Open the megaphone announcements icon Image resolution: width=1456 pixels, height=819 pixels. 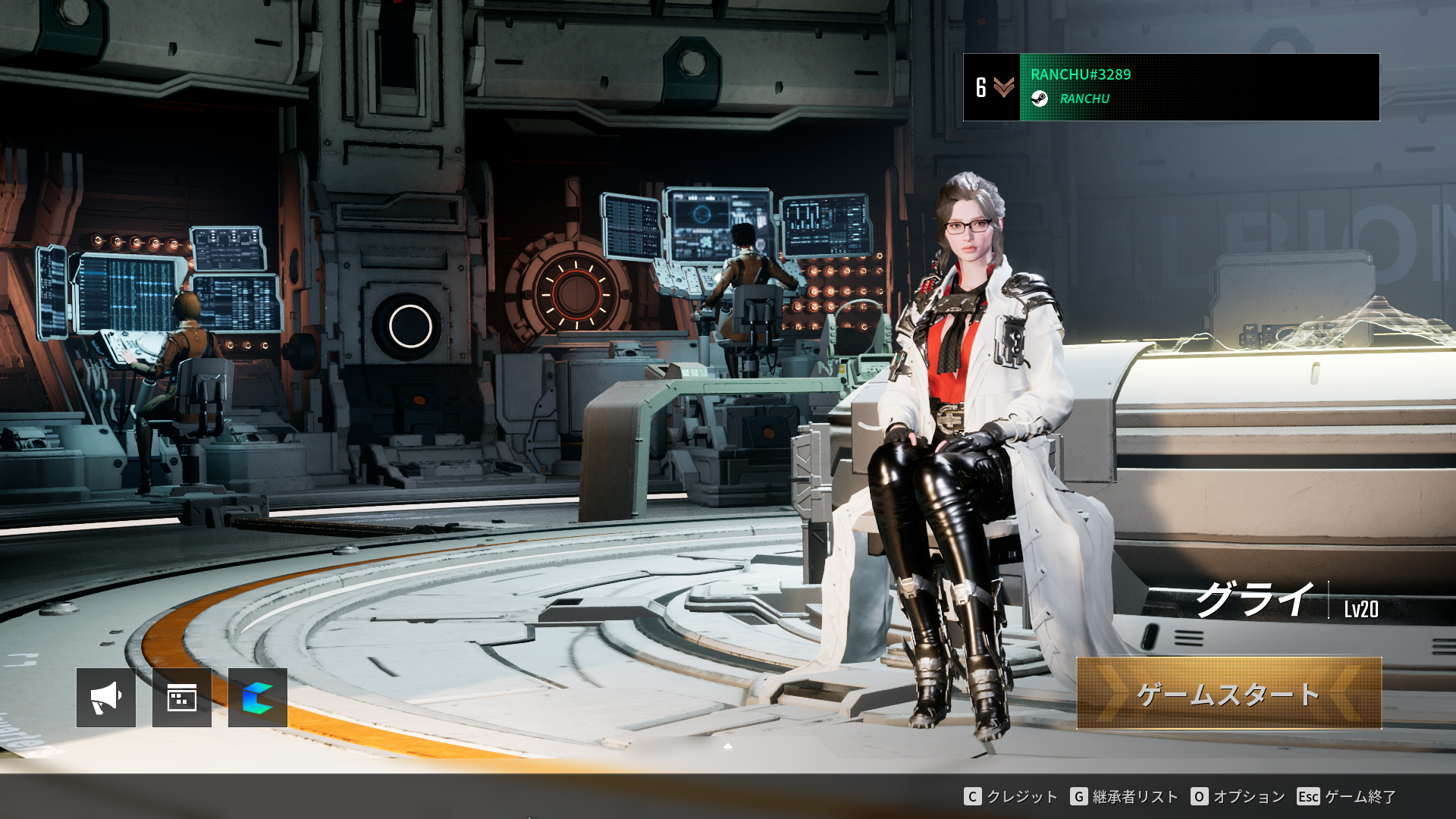tap(106, 698)
